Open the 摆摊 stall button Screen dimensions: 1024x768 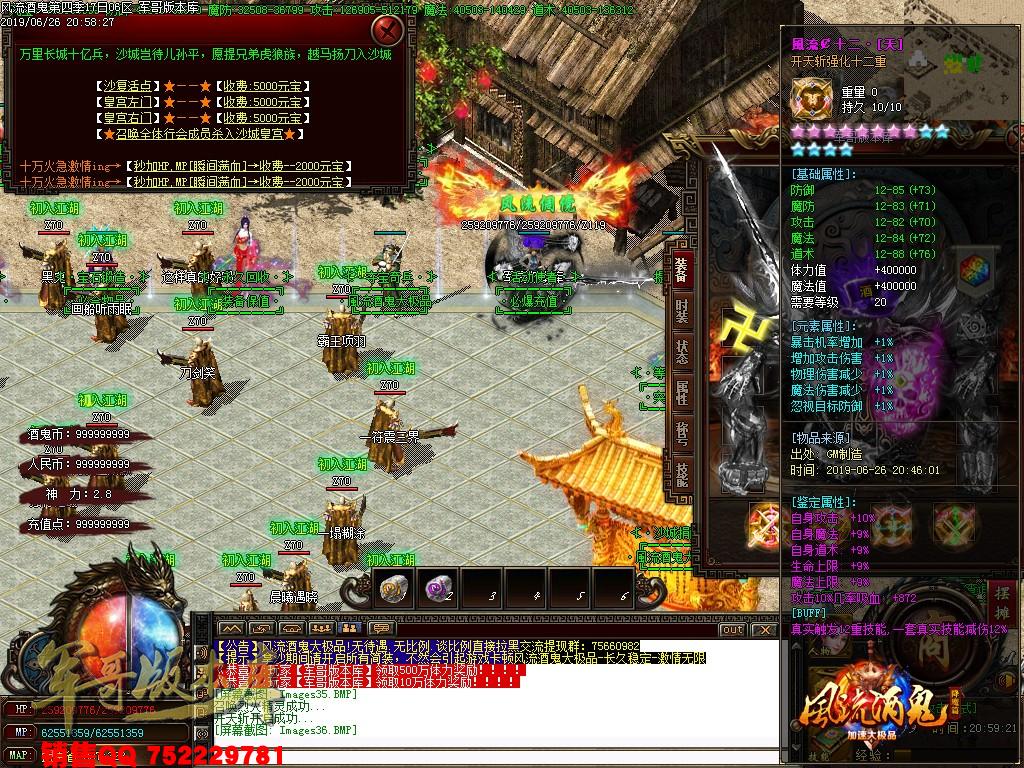pos(1004,603)
